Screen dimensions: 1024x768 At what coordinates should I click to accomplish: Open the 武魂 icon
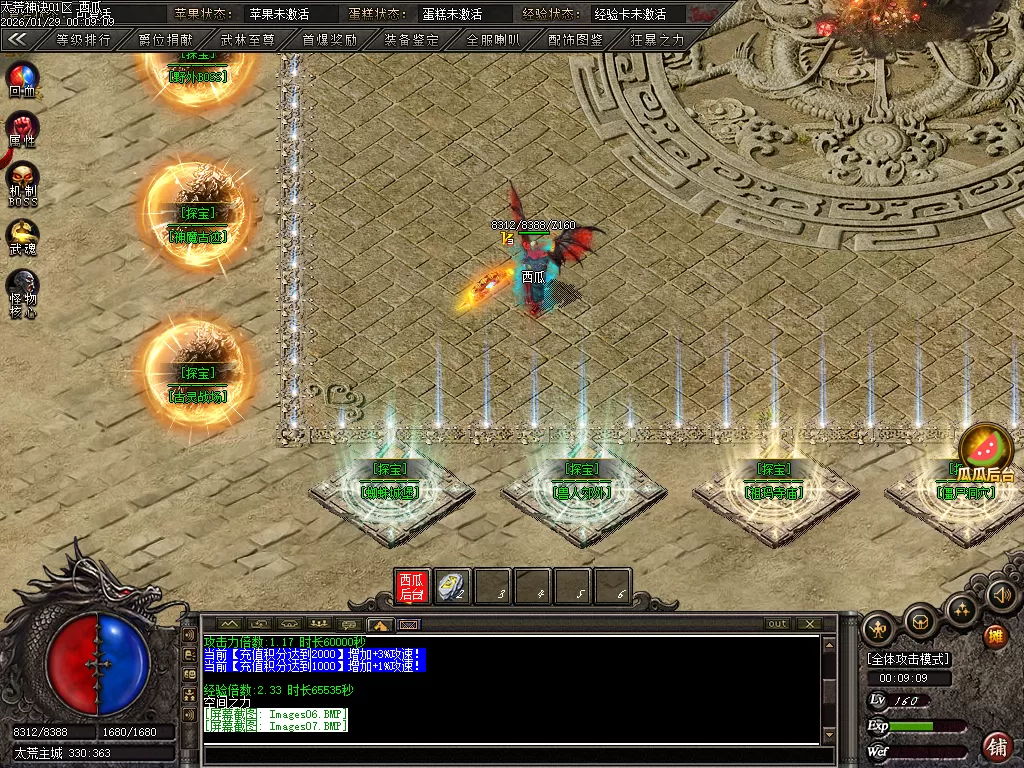[x=22, y=236]
